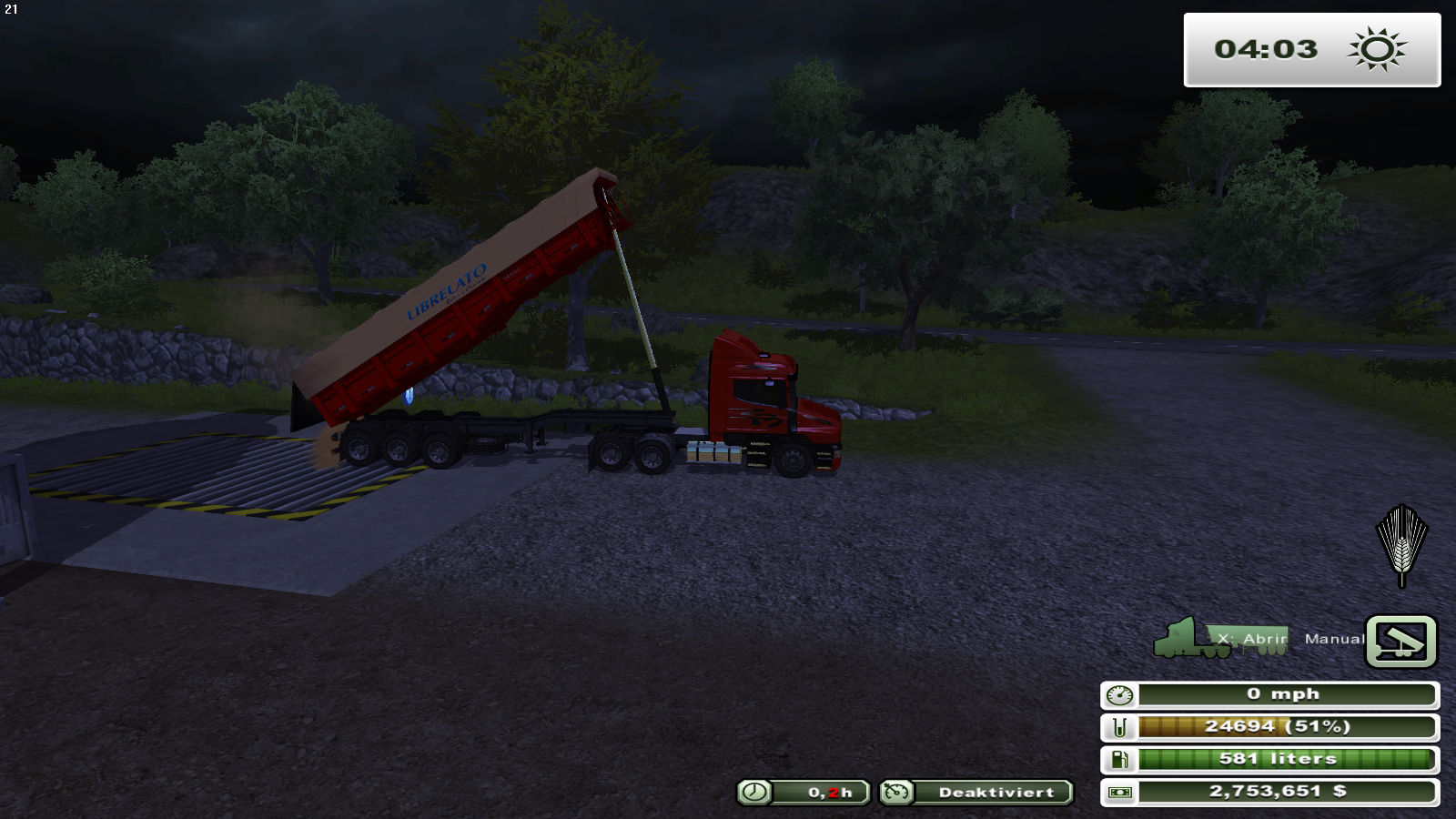Viewport: 1456px width, 819px height.
Task: Open the X: Abrir action option
Action: pos(1254,640)
